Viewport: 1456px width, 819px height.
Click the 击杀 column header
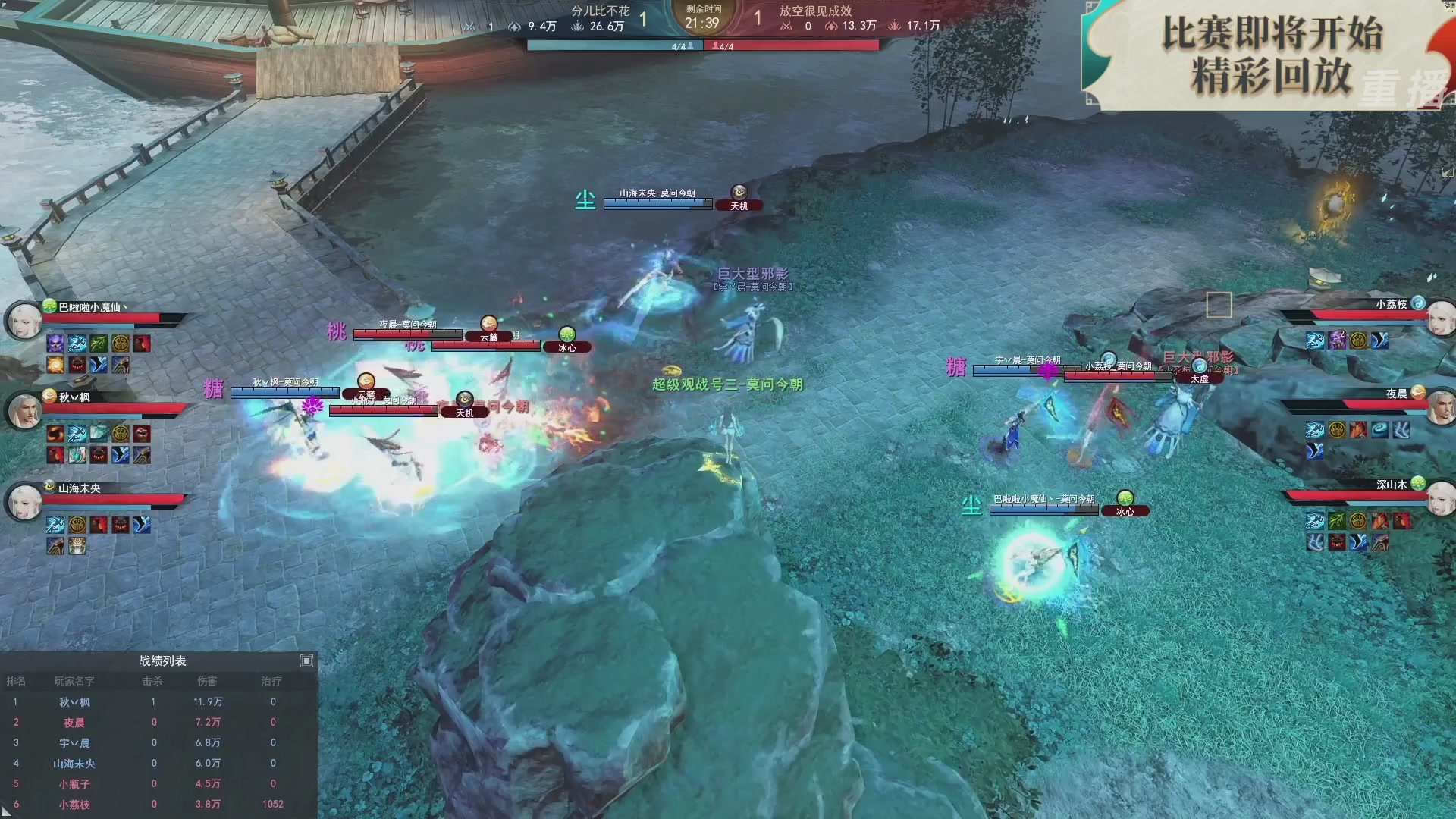pos(153,682)
